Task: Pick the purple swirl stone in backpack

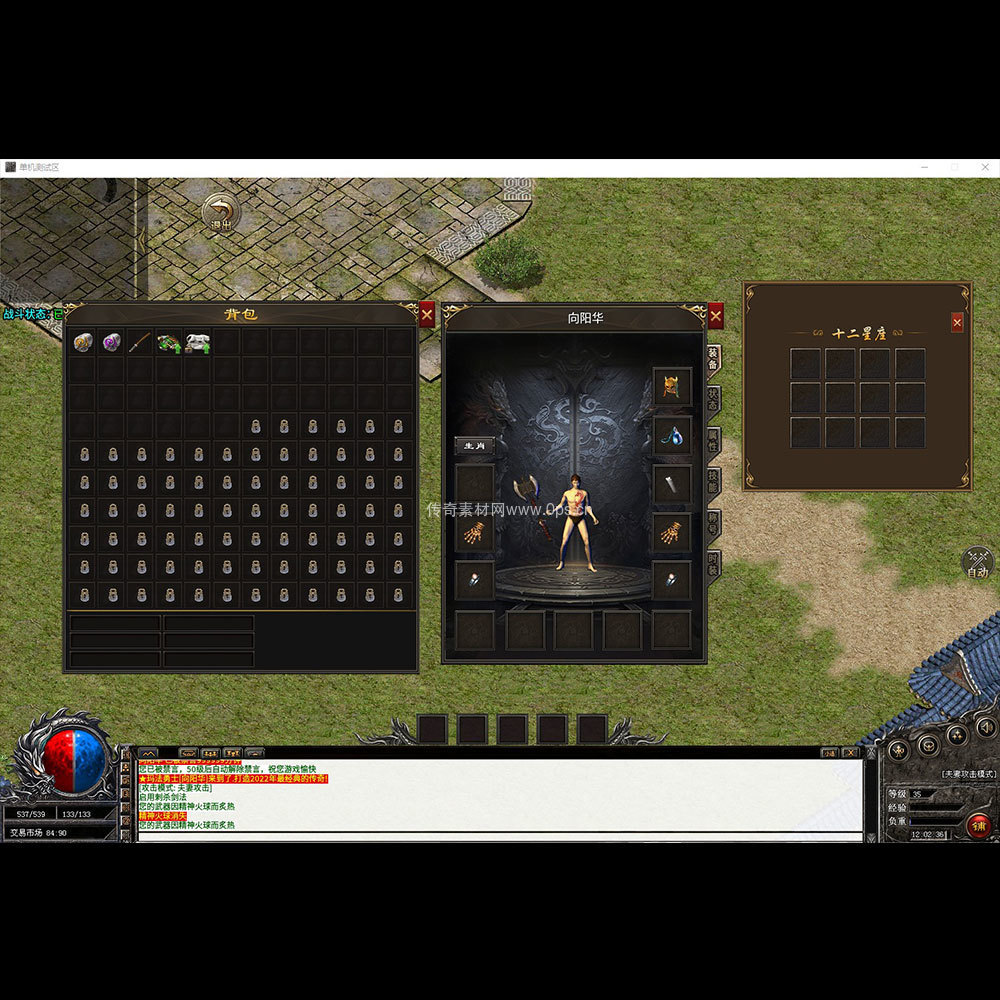Action: pos(112,343)
